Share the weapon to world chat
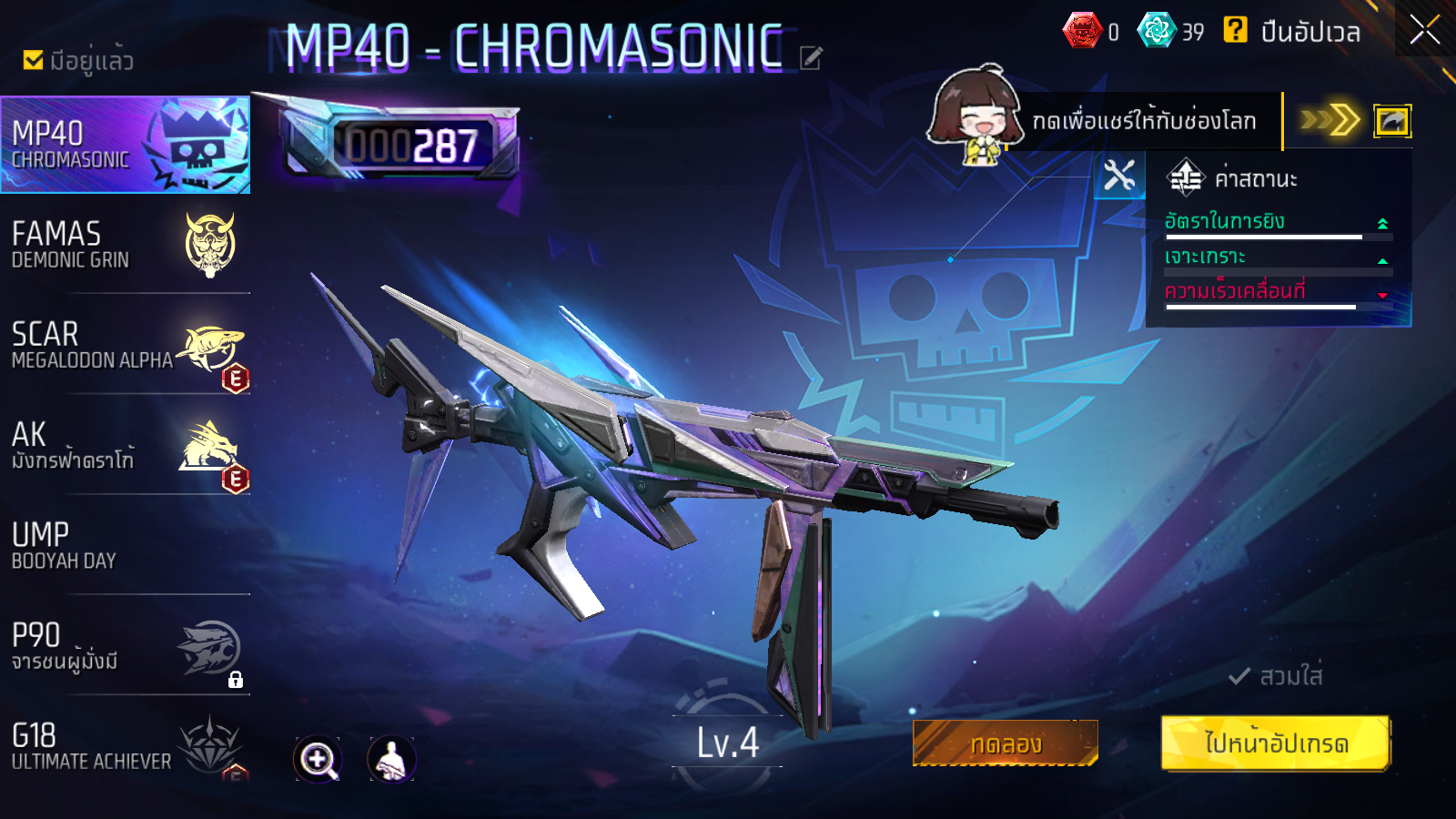This screenshot has height=819, width=1456. (x=1391, y=121)
